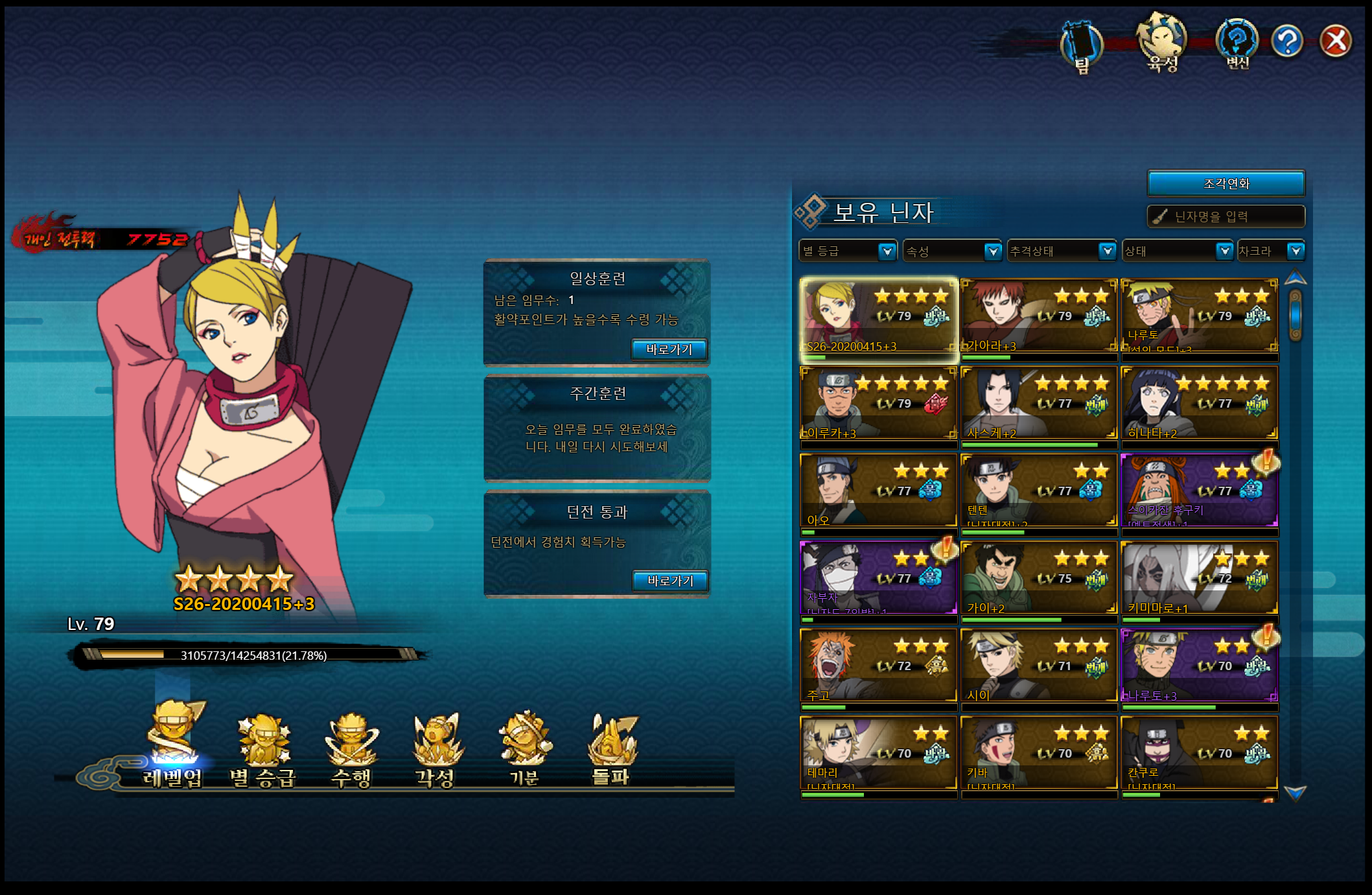Image resolution: width=1372 pixels, height=895 pixels.
Task: Switch to the 별 승급 star upgrade tab
Action: pos(262,749)
